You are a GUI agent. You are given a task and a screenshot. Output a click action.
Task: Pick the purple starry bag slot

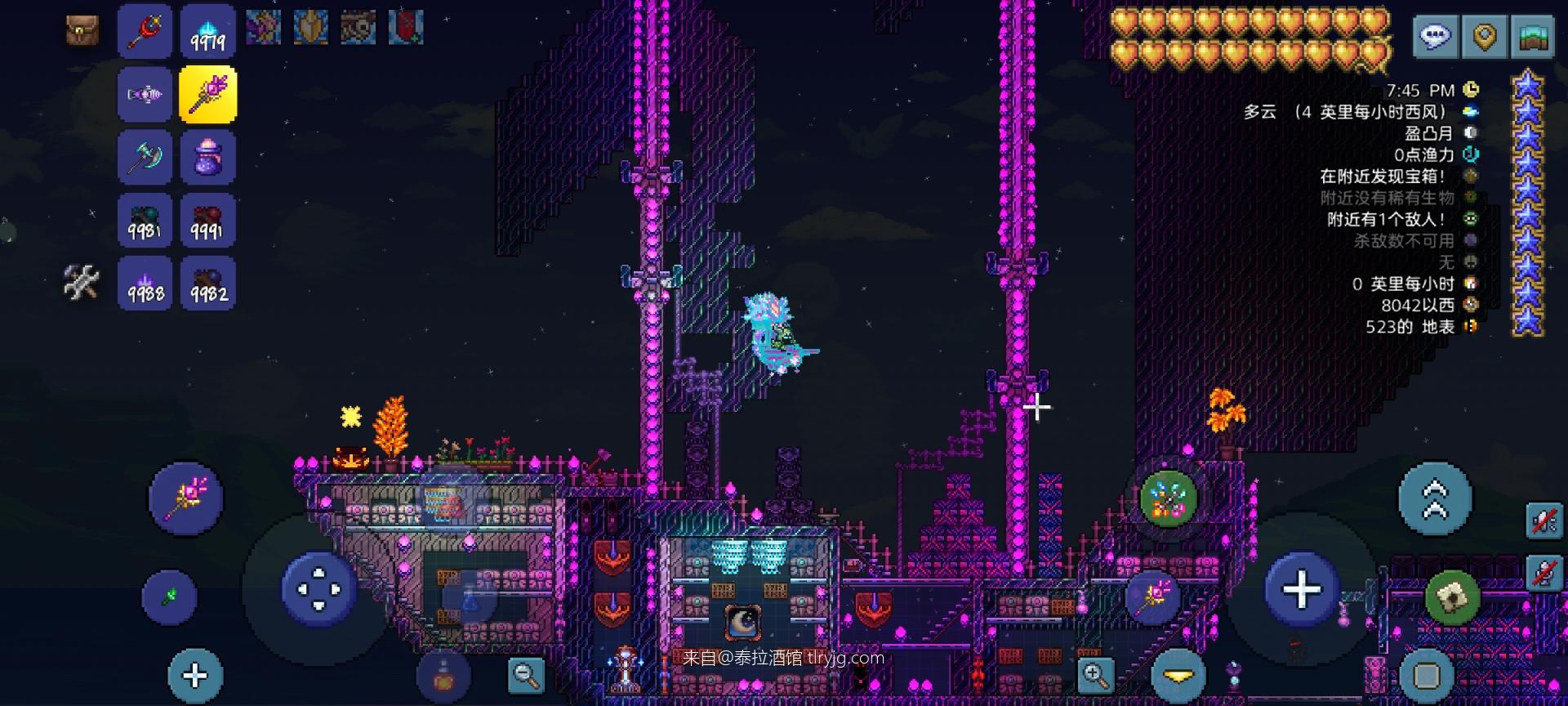tap(207, 157)
